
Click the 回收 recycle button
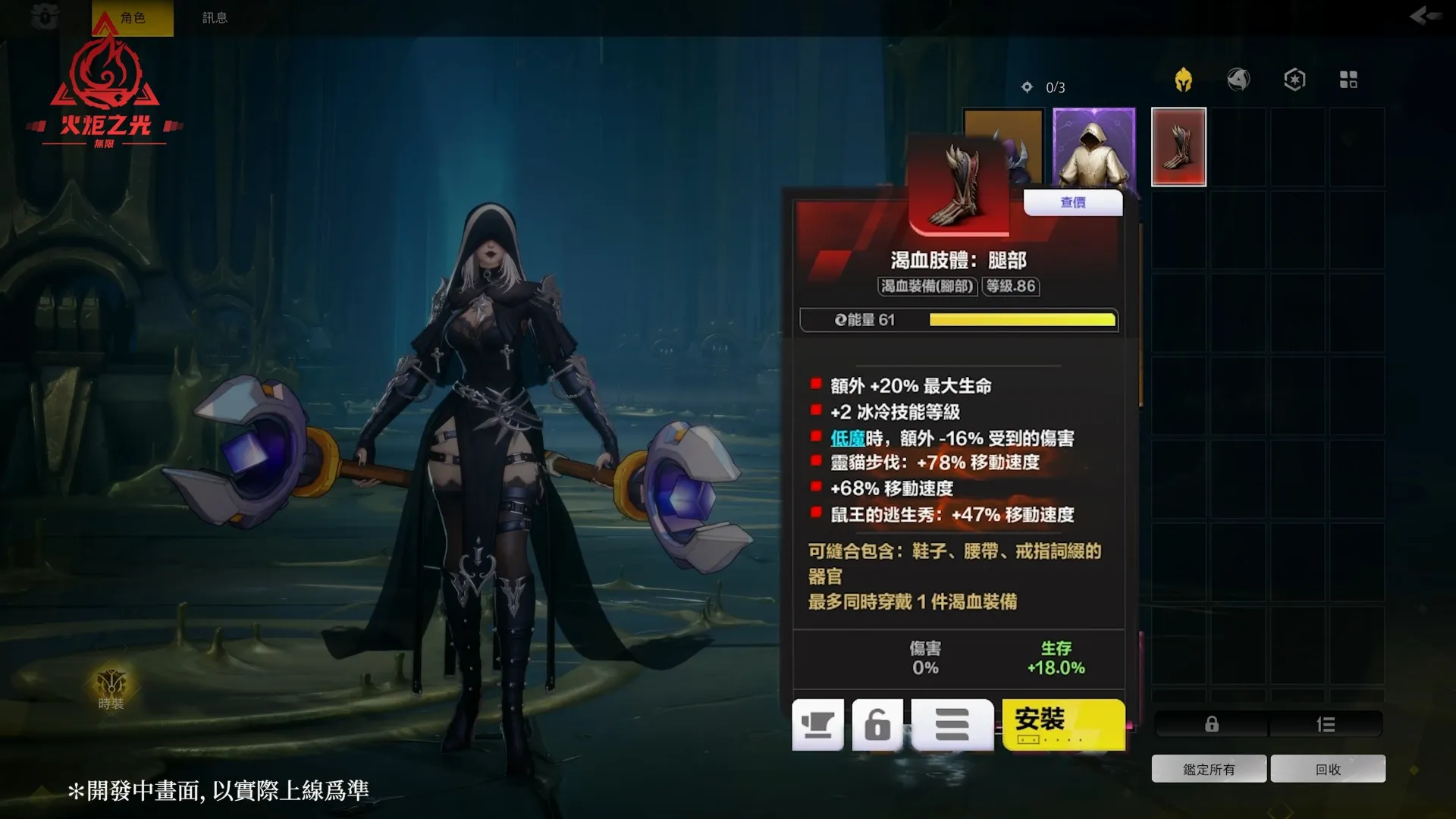(1328, 767)
